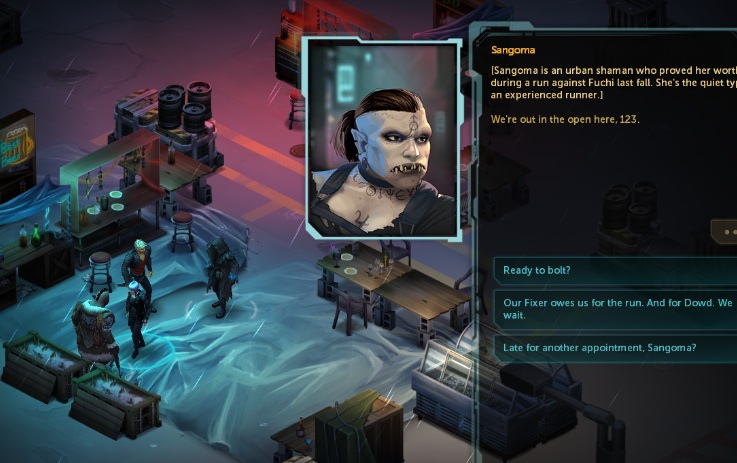
Task: Select "Our Fixer owes us for the run" response
Action: [612, 306]
